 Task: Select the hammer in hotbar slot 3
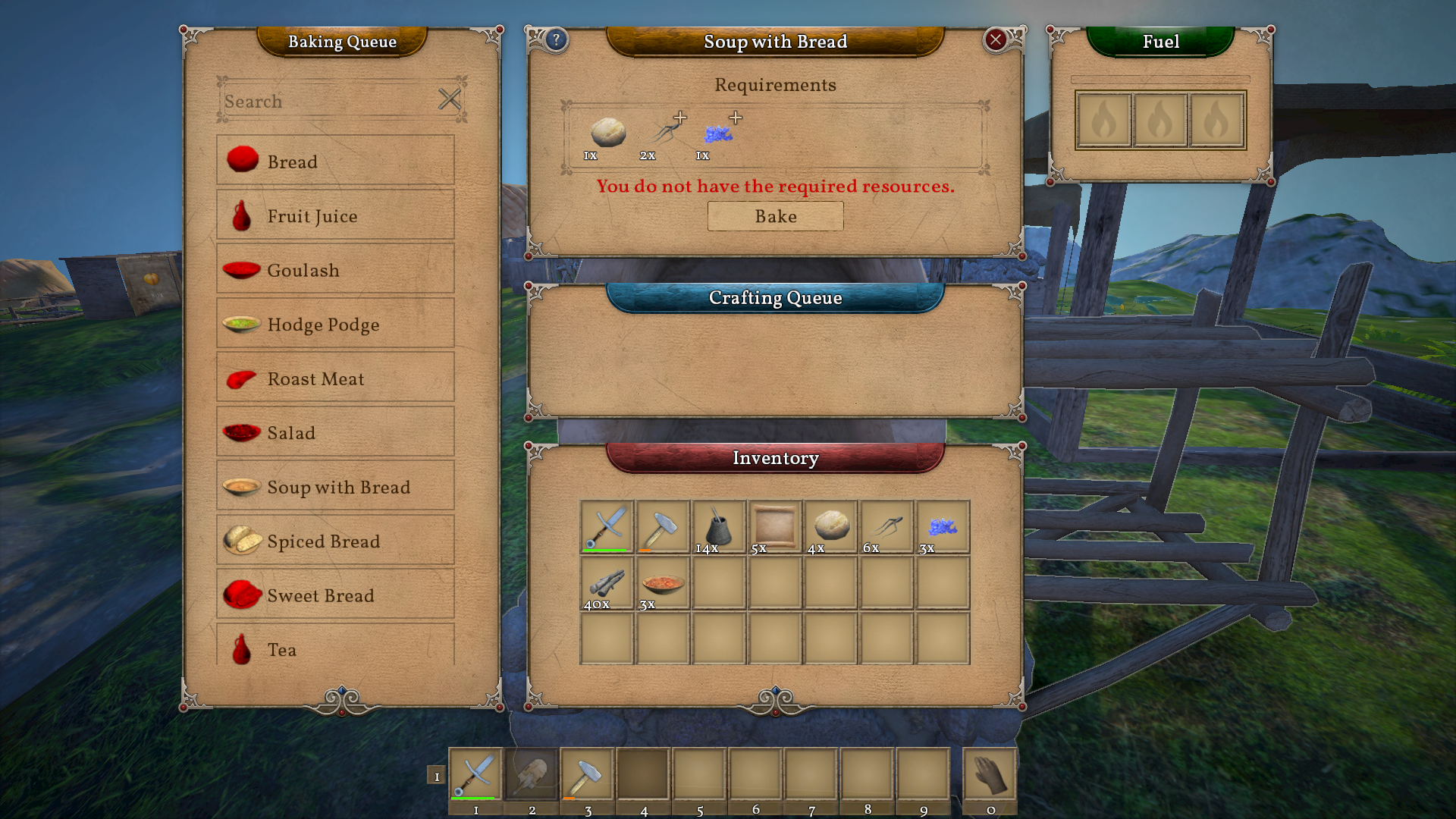pyautogui.click(x=587, y=775)
